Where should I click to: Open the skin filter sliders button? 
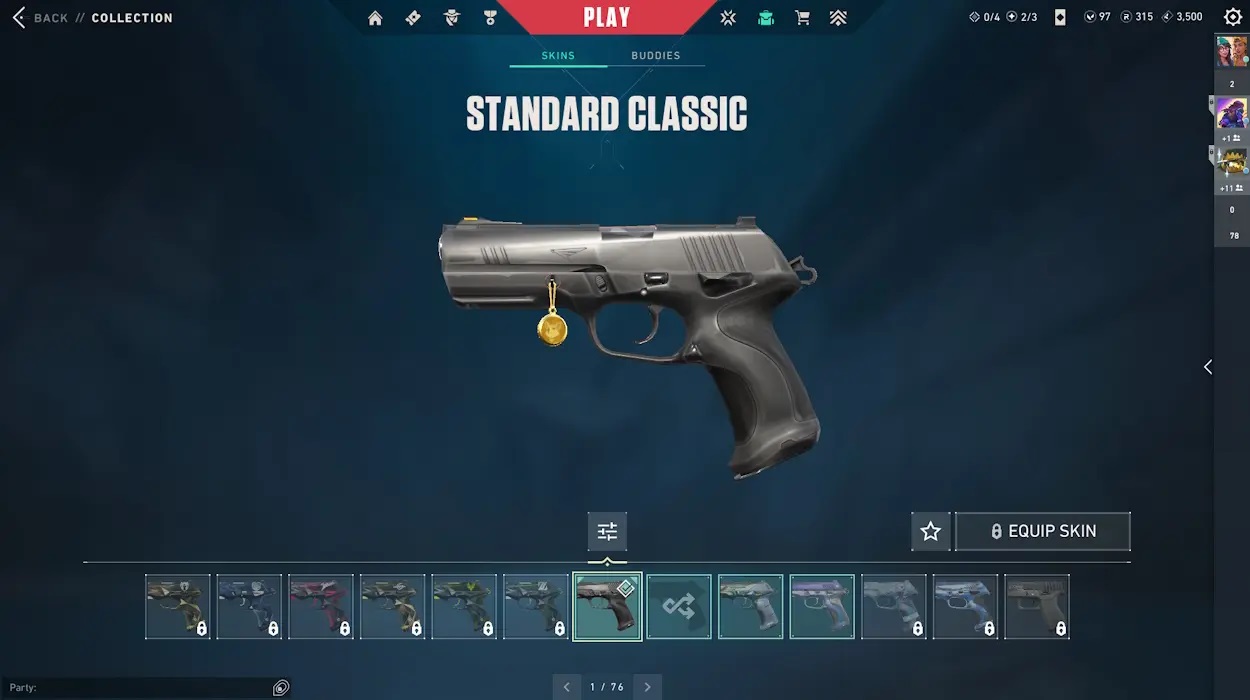coord(607,532)
